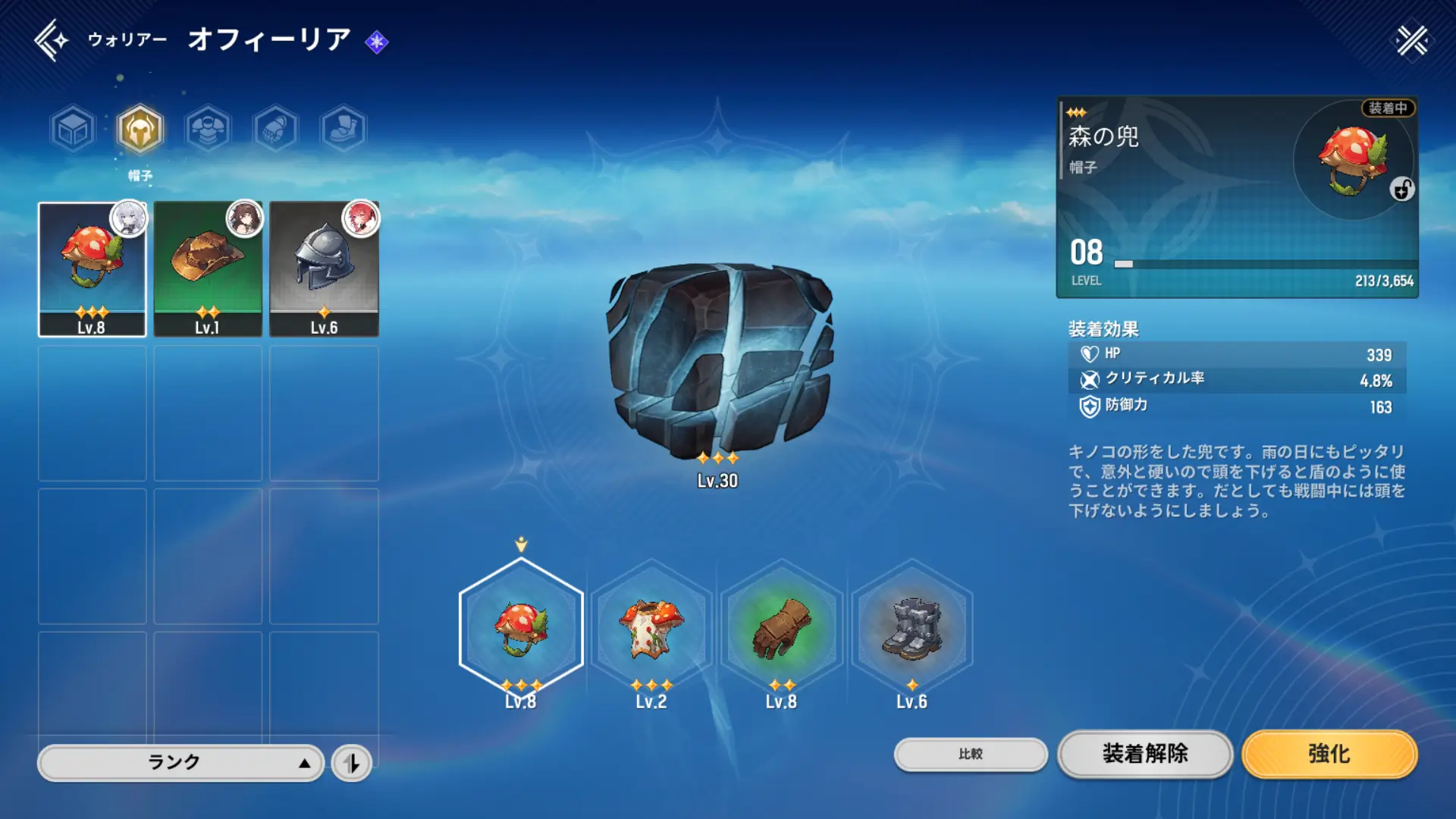Open the equipped steel boots Lv.6 slot
This screenshot has height=819, width=1456.
pyautogui.click(x=912, y=627)
